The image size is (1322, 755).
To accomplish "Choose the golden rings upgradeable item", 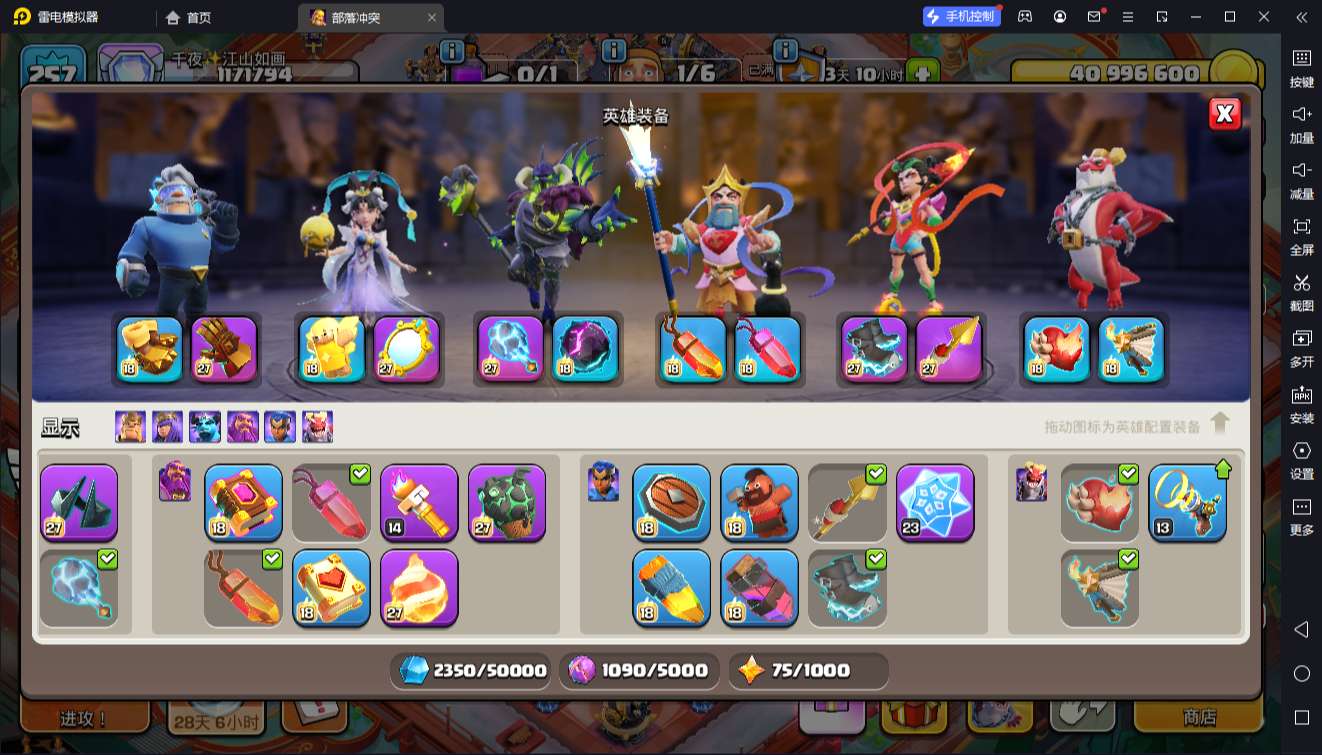I will coord(1187,502).
